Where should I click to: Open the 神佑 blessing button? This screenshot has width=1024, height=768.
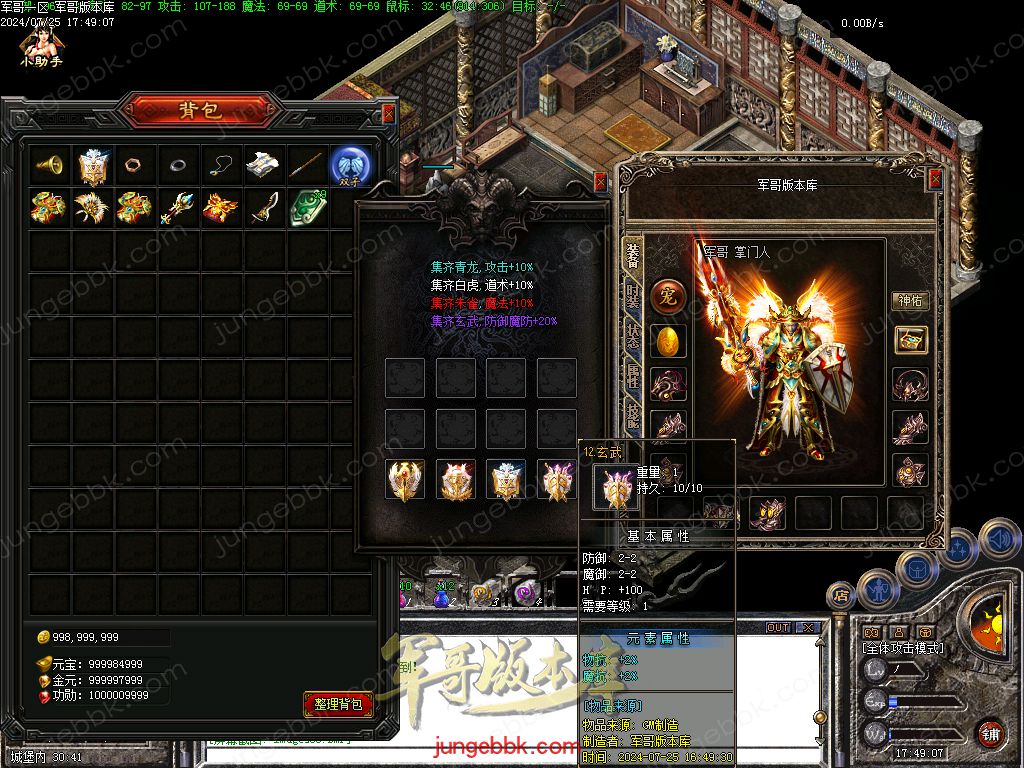910,300
